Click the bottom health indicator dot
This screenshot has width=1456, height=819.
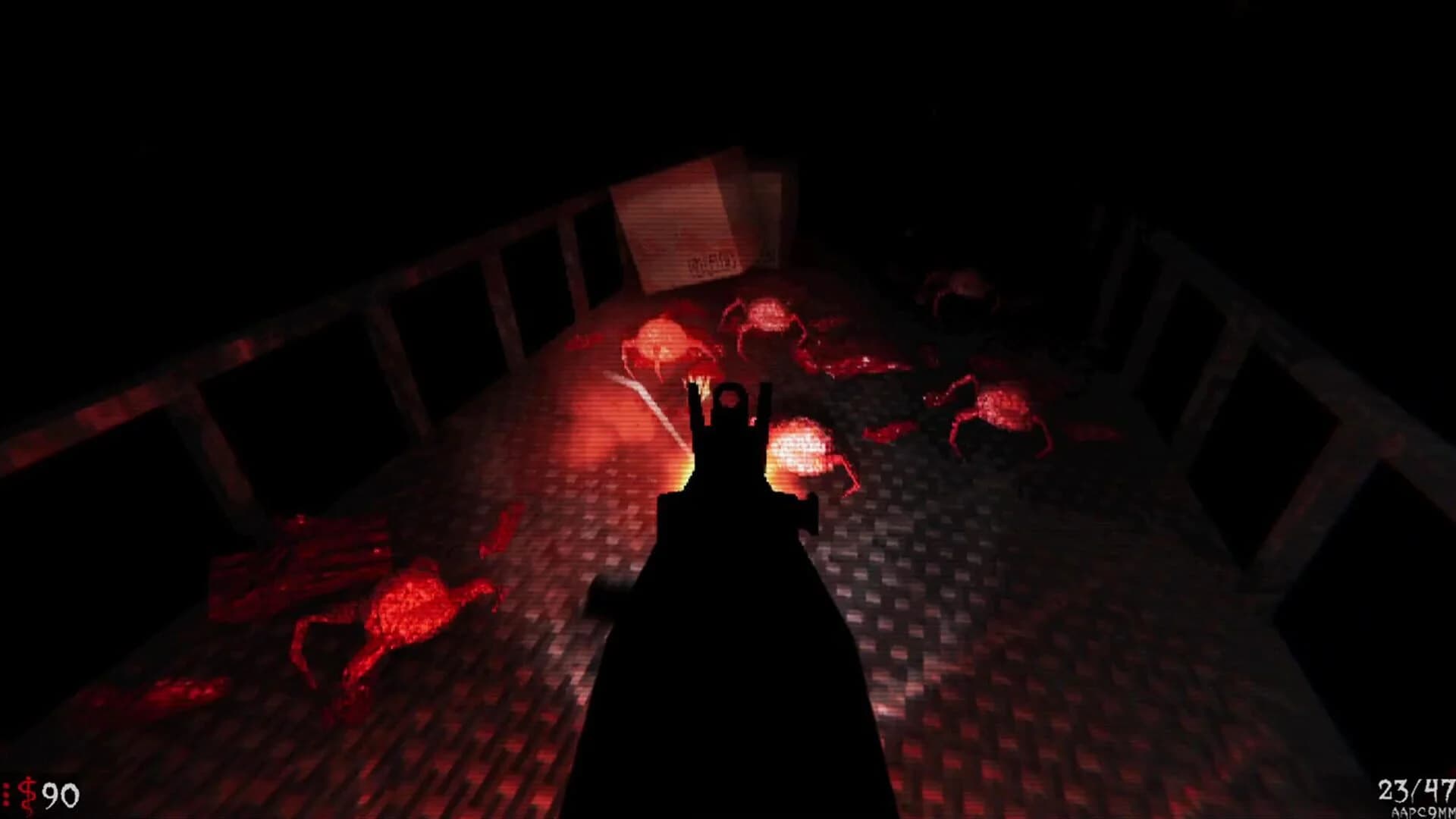click(x=6, y=804)
